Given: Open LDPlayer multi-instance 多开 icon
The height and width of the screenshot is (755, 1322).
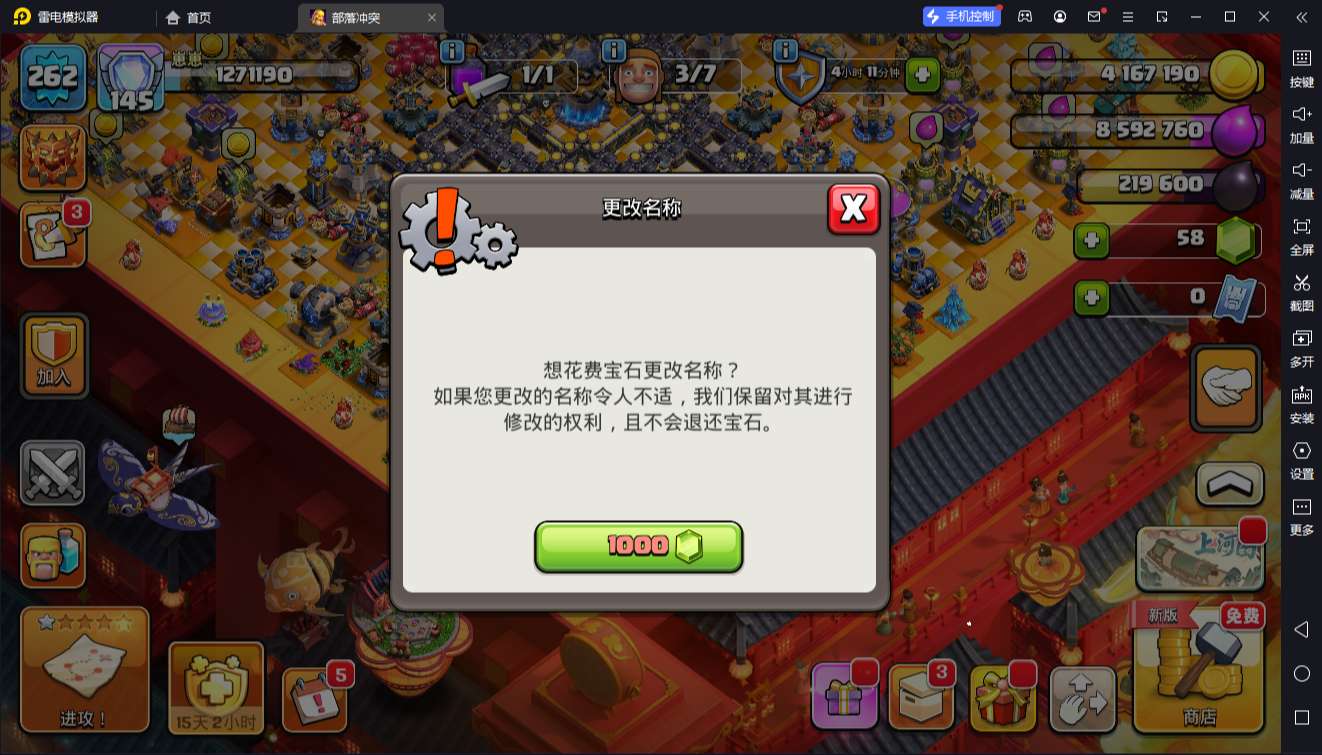Looking at the screenshot, I should click(1302, 349).
